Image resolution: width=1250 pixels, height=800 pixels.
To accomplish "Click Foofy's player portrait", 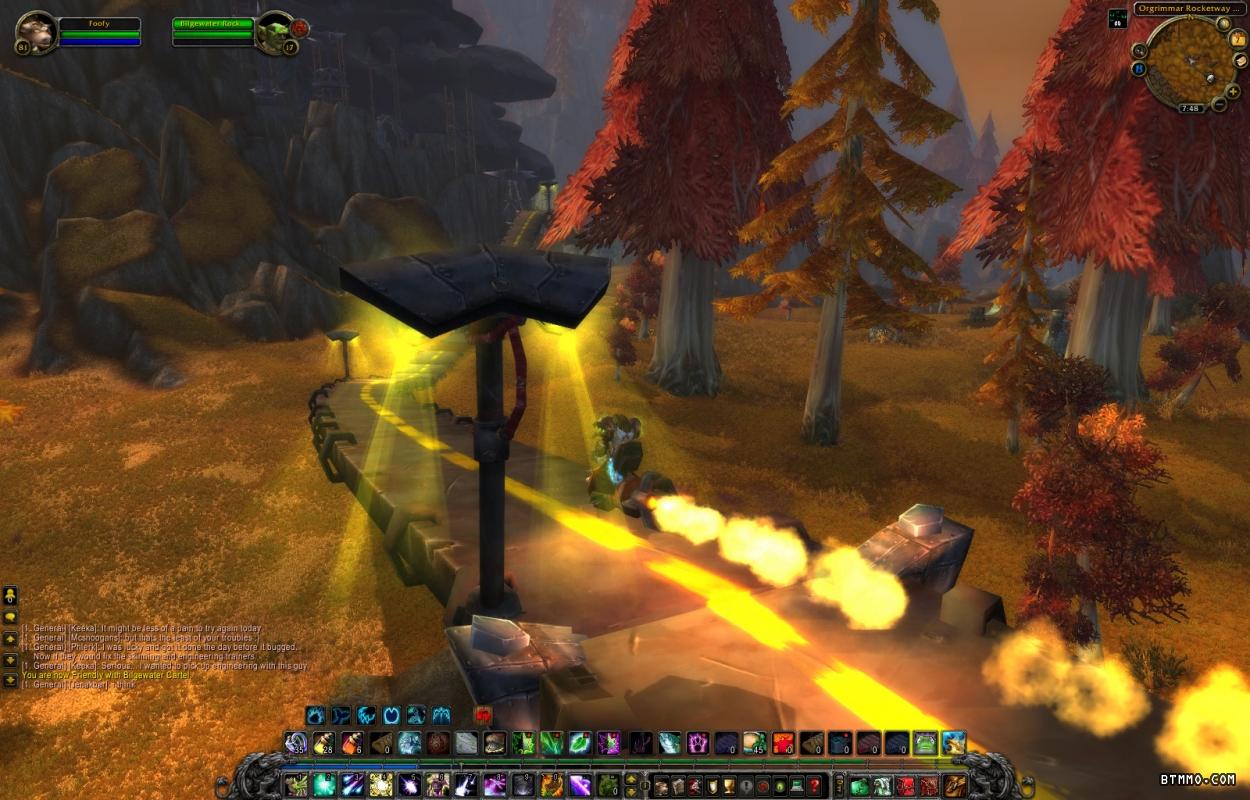I will pyautogui.click(x=36, y=32).
